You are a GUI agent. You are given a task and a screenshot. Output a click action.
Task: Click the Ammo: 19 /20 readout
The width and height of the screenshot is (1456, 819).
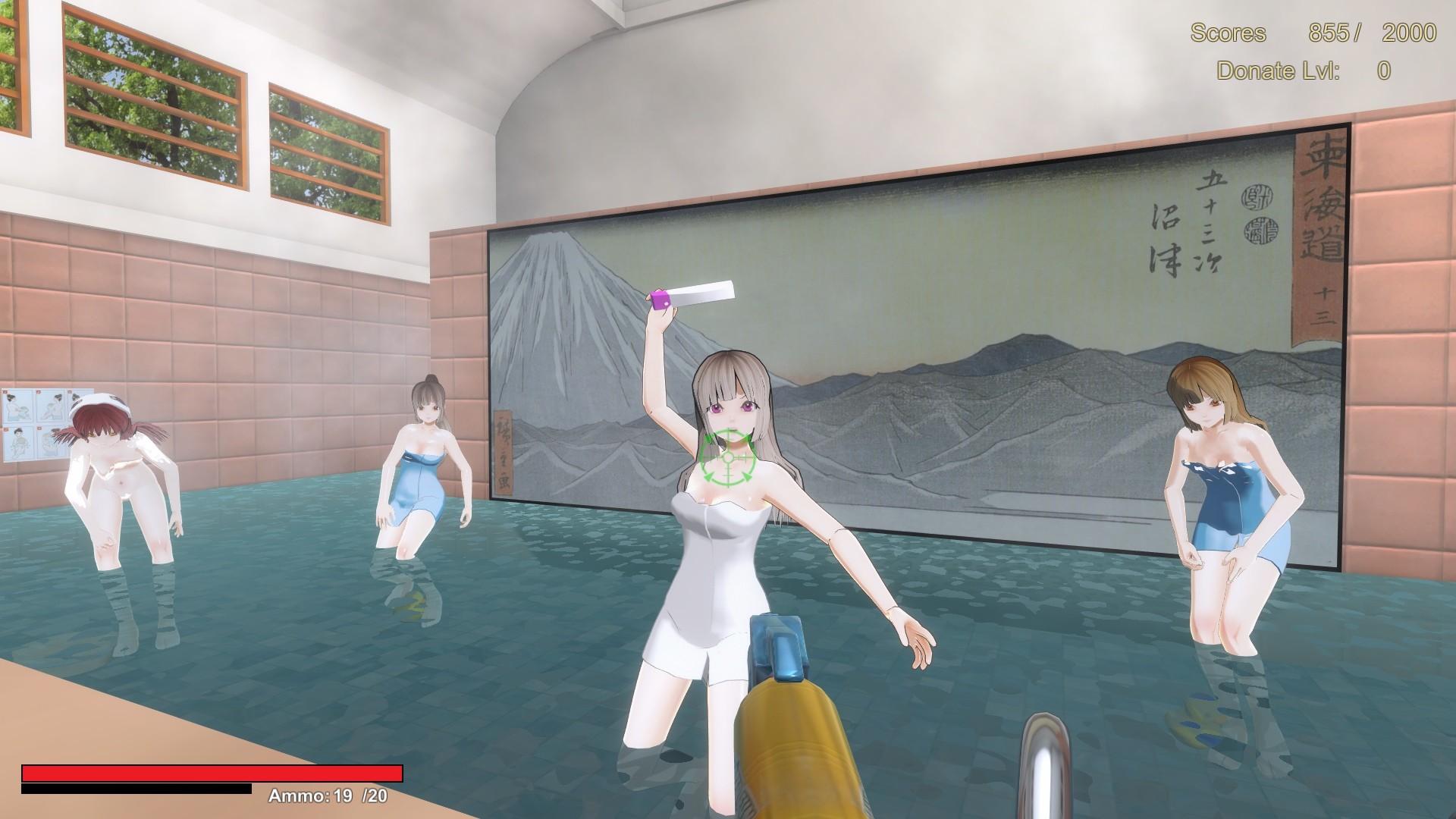point(328,796)
